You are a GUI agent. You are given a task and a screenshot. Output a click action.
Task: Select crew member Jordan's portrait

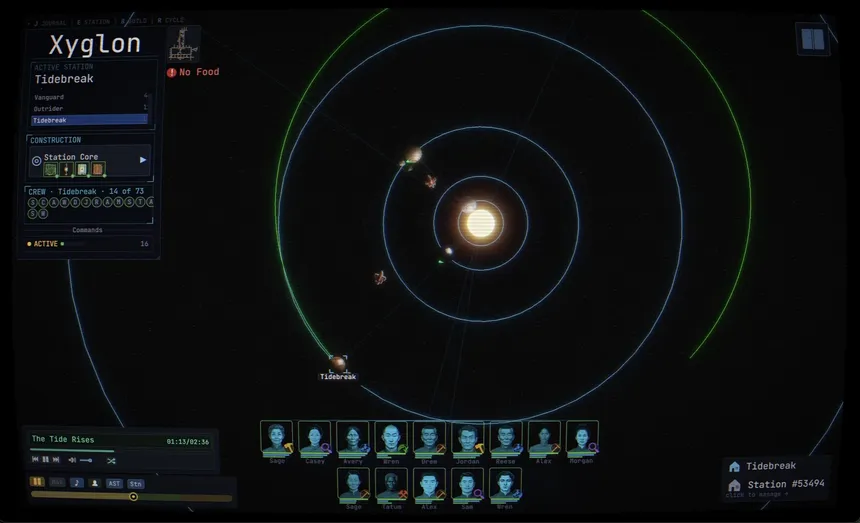point(467,438)
